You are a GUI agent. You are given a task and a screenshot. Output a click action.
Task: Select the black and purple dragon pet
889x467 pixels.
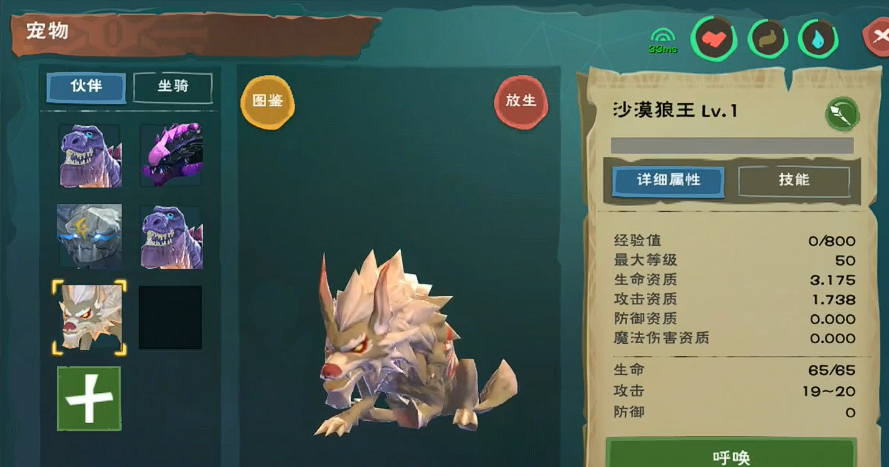pos(171,155)
